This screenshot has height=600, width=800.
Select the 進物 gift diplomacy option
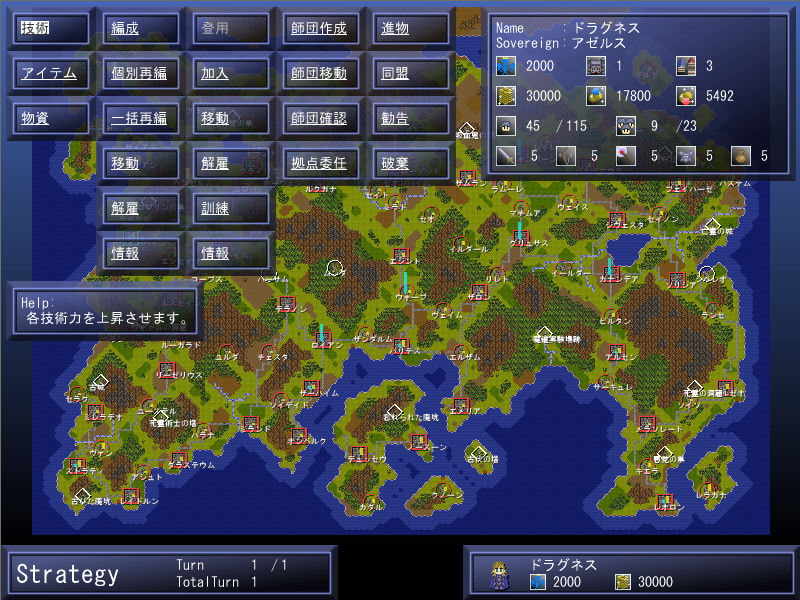[411, 28]
